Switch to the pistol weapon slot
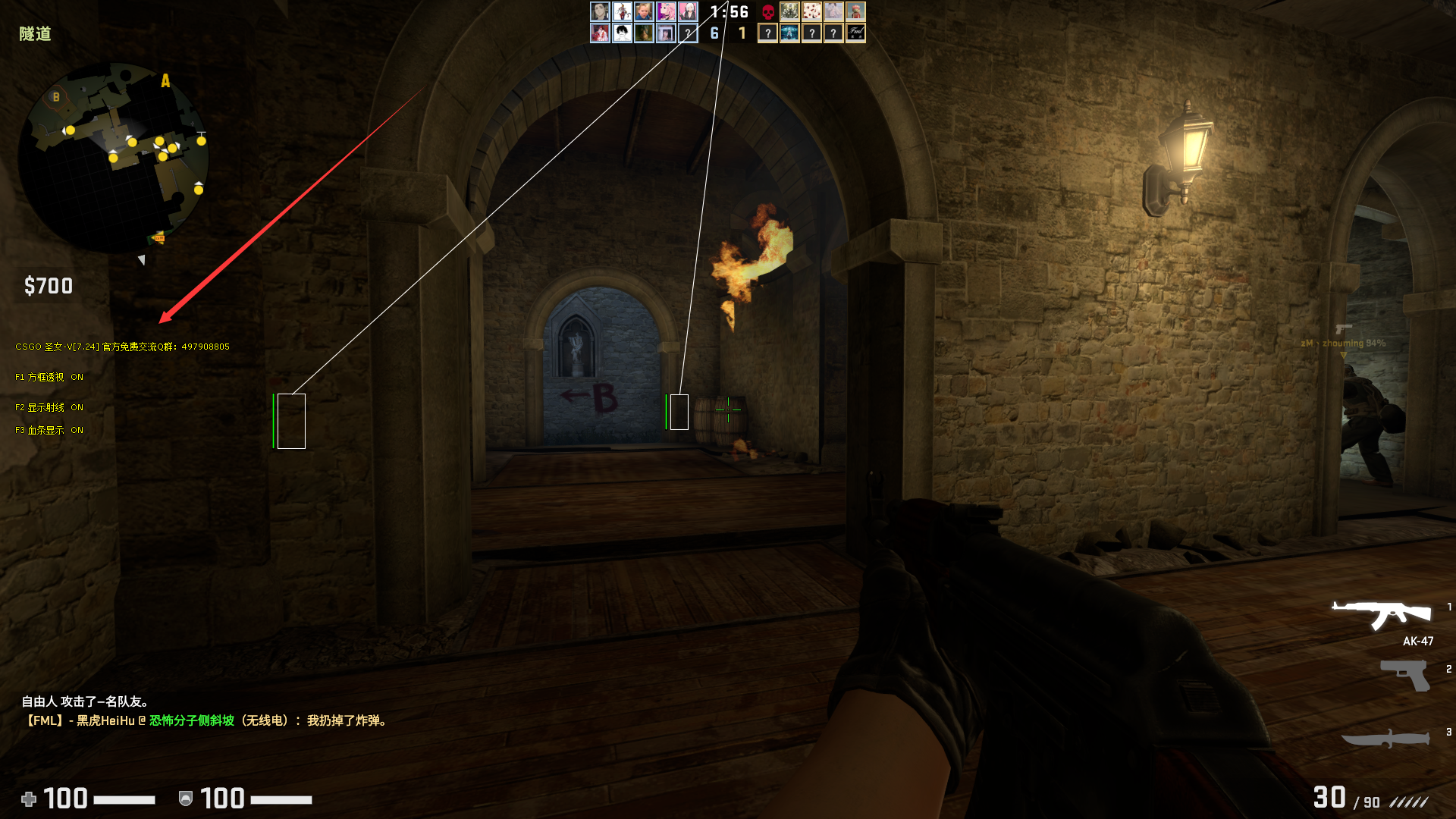This screenshot has height=819, width=1456. [1404, 674]
